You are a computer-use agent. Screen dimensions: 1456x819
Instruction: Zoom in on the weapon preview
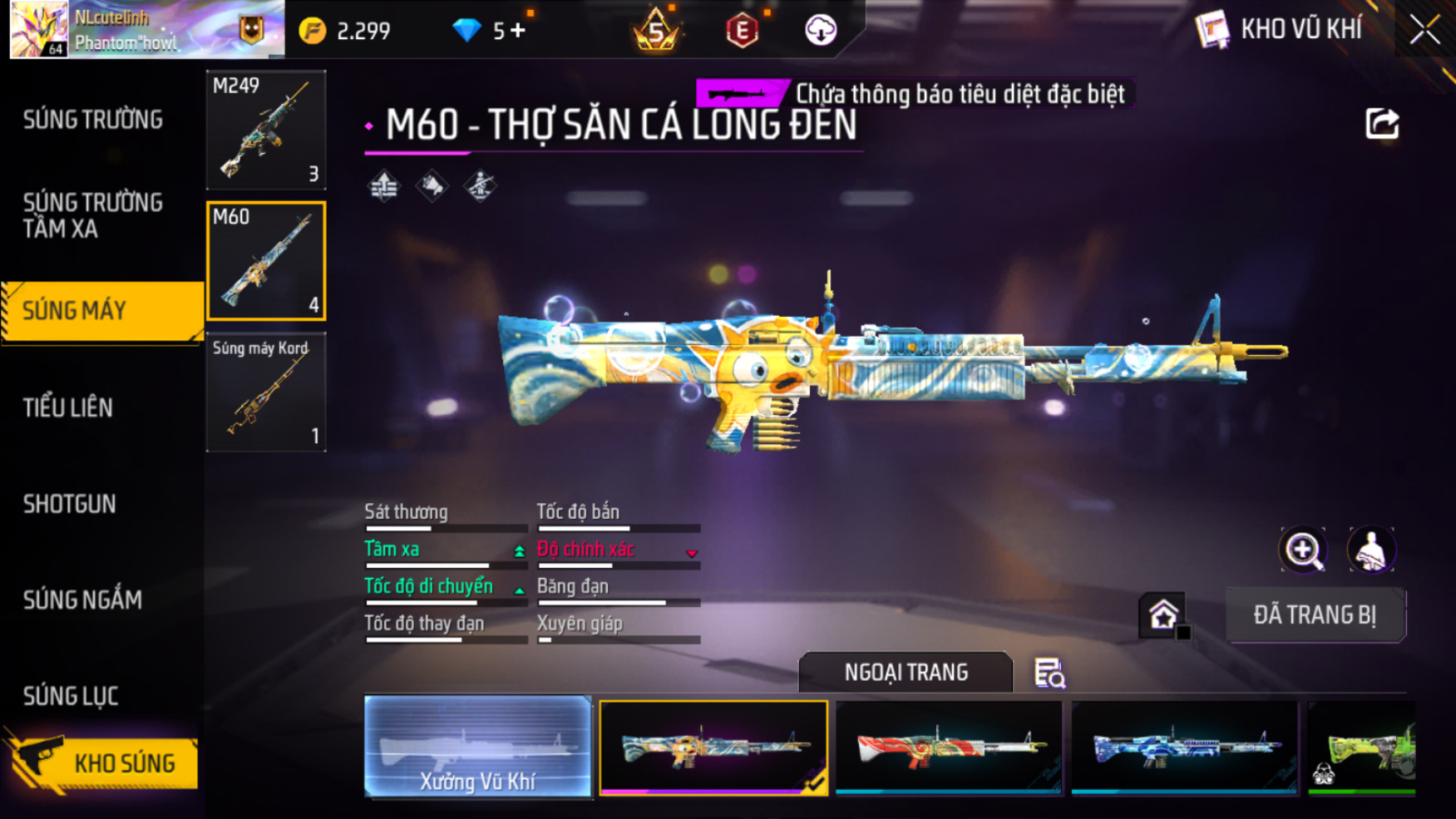coord(1303,550)
